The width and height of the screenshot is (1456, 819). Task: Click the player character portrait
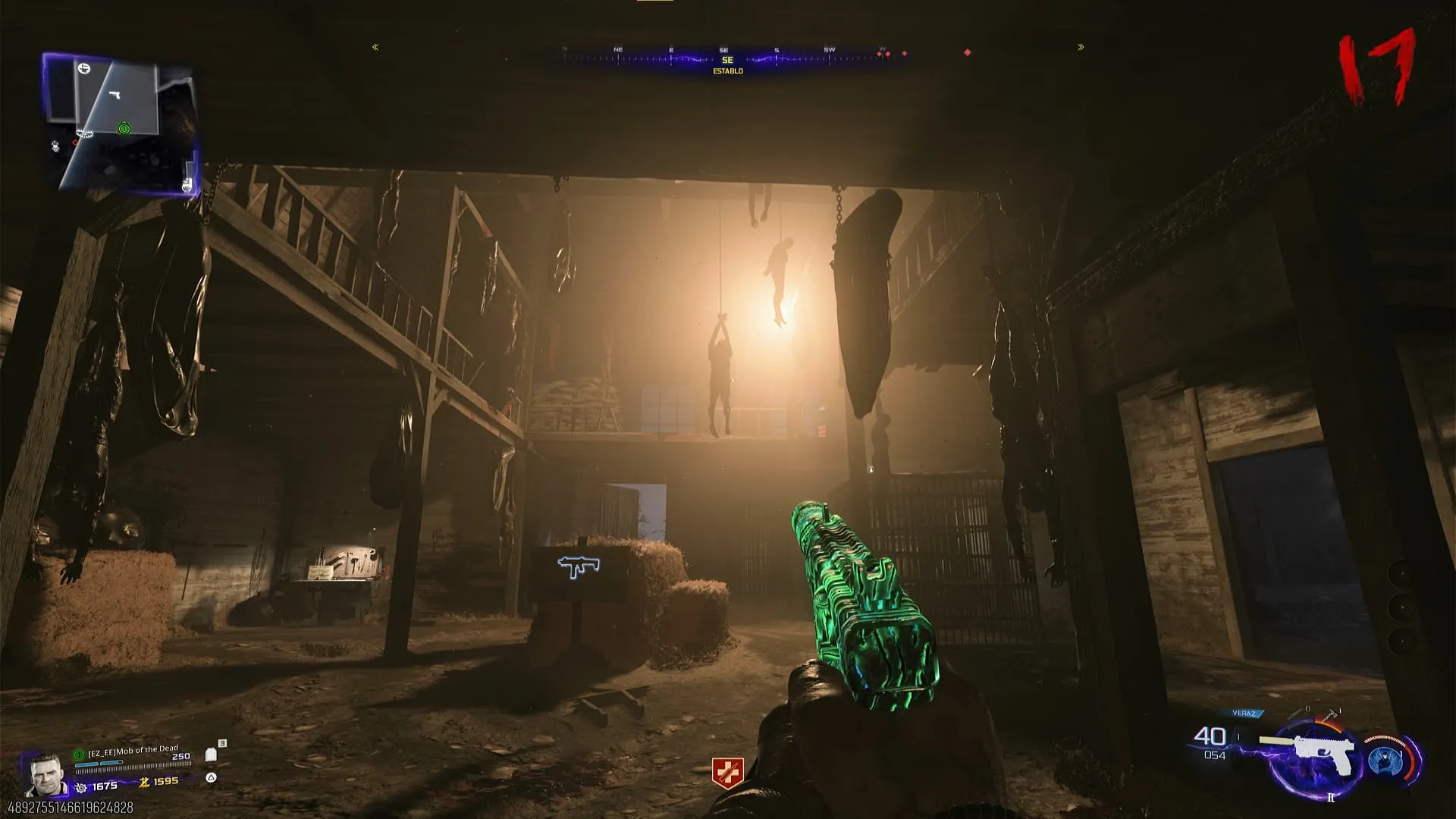[44, 773]
